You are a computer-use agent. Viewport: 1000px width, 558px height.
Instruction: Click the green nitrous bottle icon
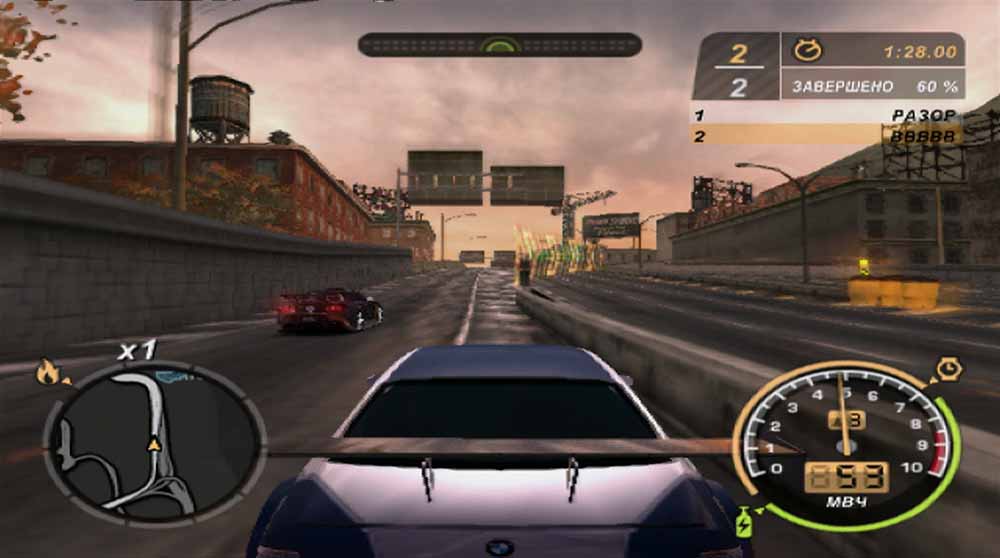(745, 522)
